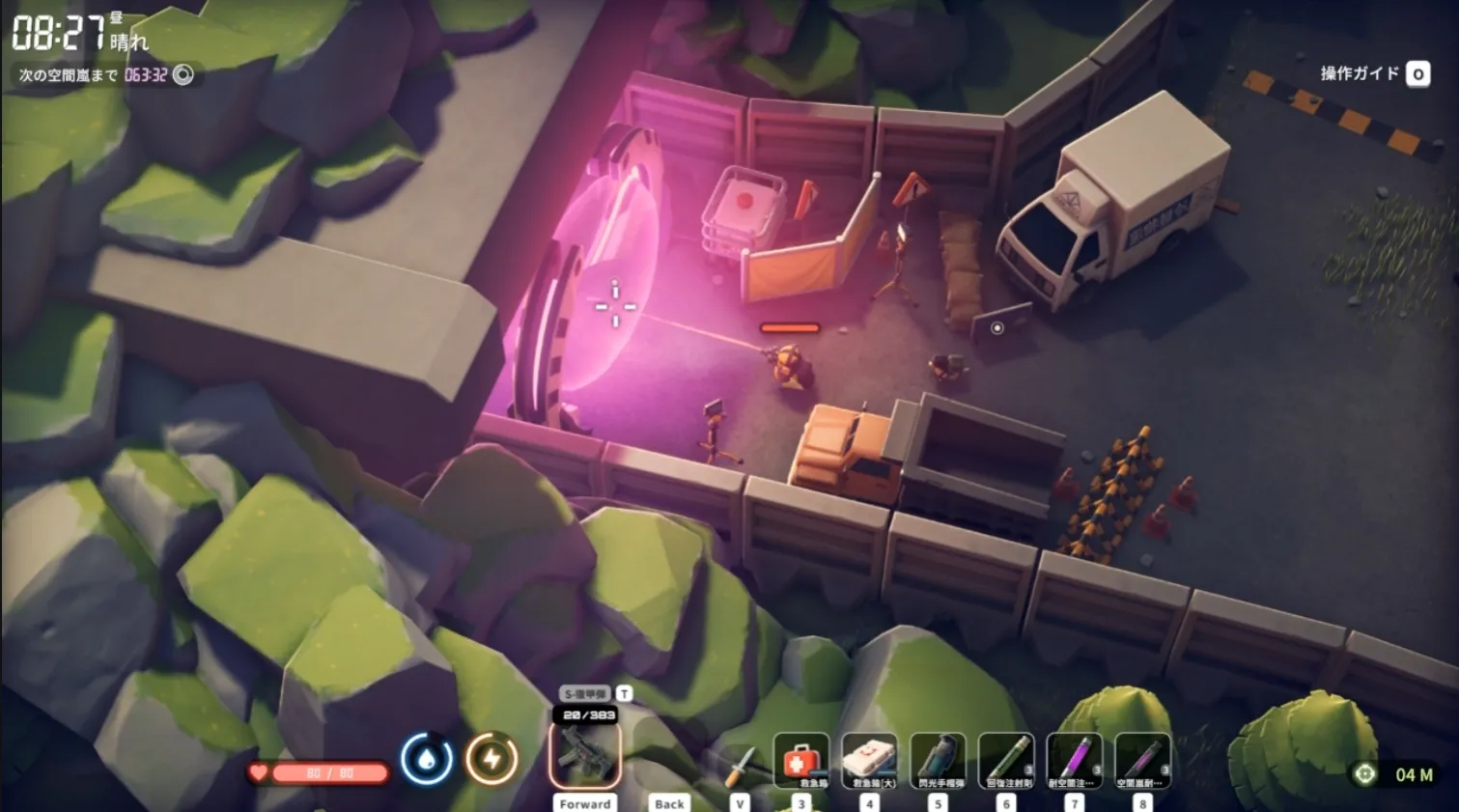1459x812 pixels.
Task: Select the green recovery syringe slot
Action: [x=1006, y=761]
